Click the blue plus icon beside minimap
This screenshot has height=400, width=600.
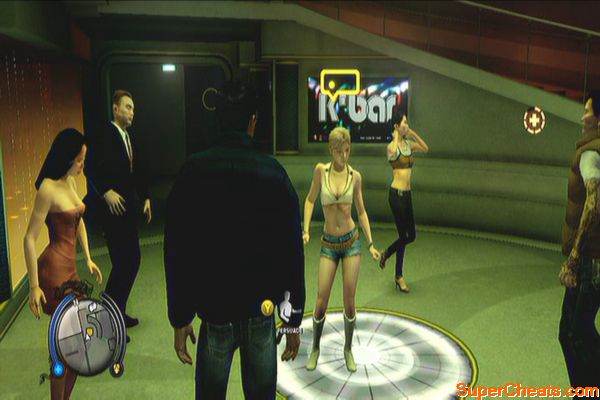(57, 367)
